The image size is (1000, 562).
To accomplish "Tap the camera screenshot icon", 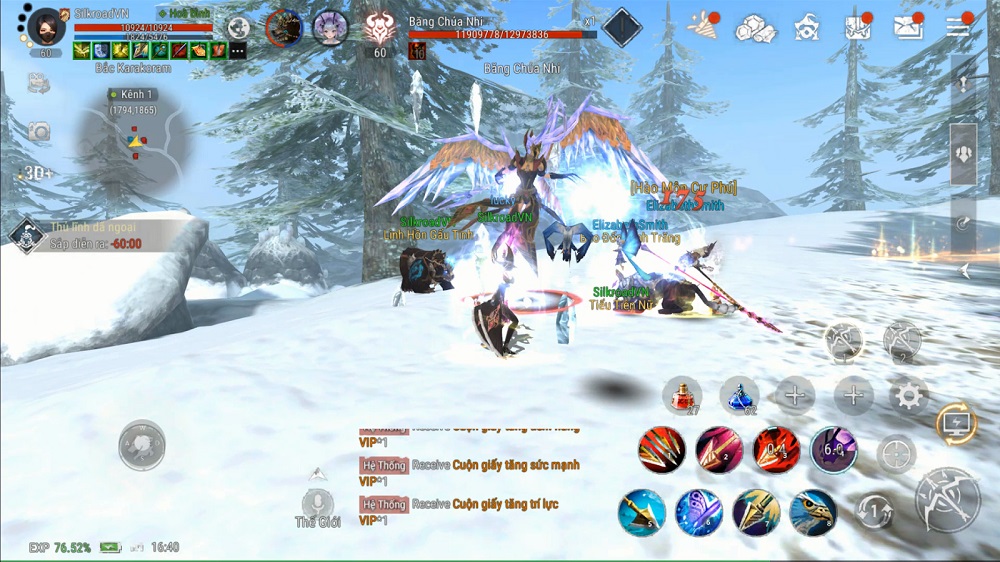I will 39,131.
